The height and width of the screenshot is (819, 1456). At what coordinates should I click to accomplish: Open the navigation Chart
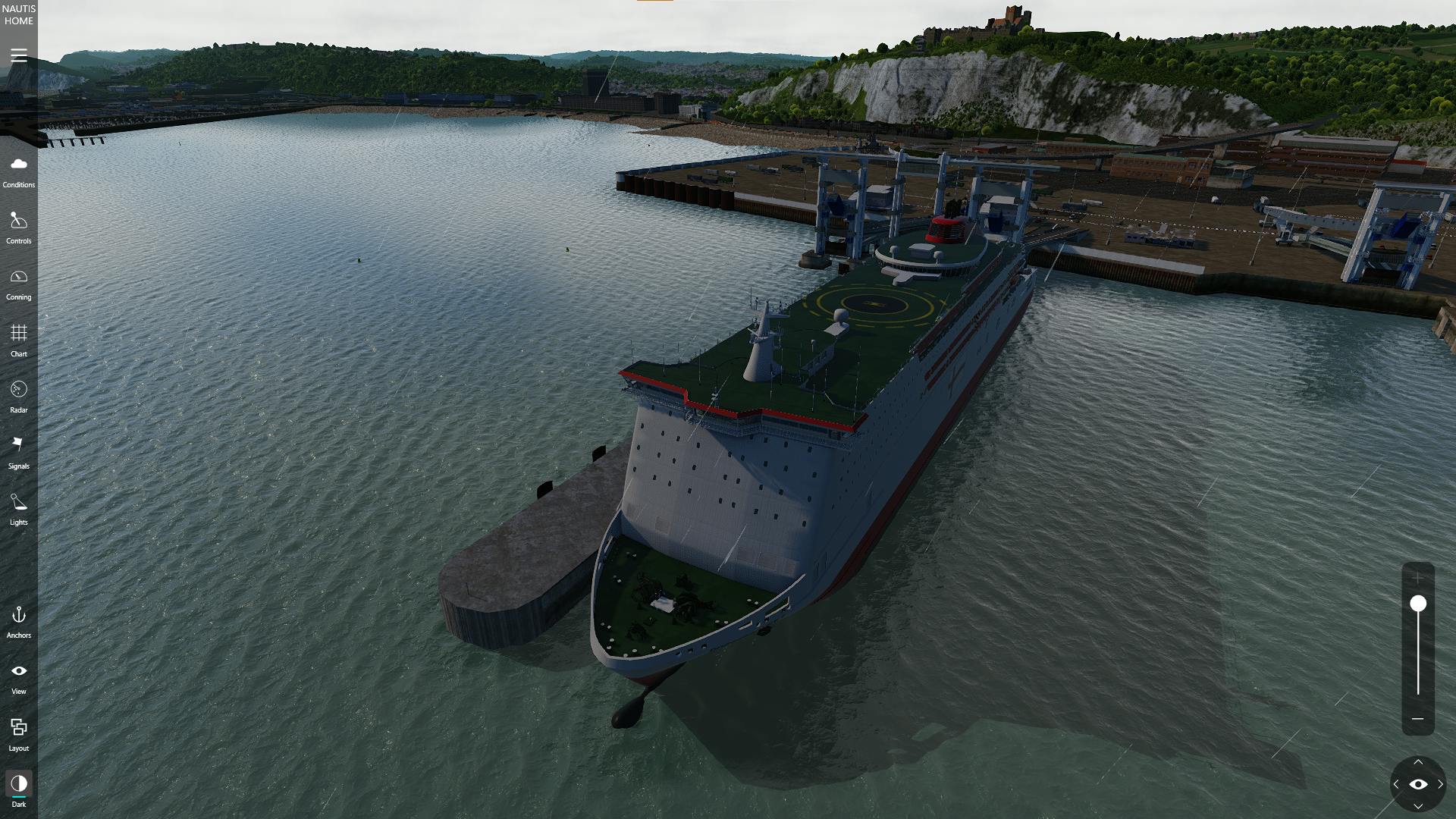19,340
